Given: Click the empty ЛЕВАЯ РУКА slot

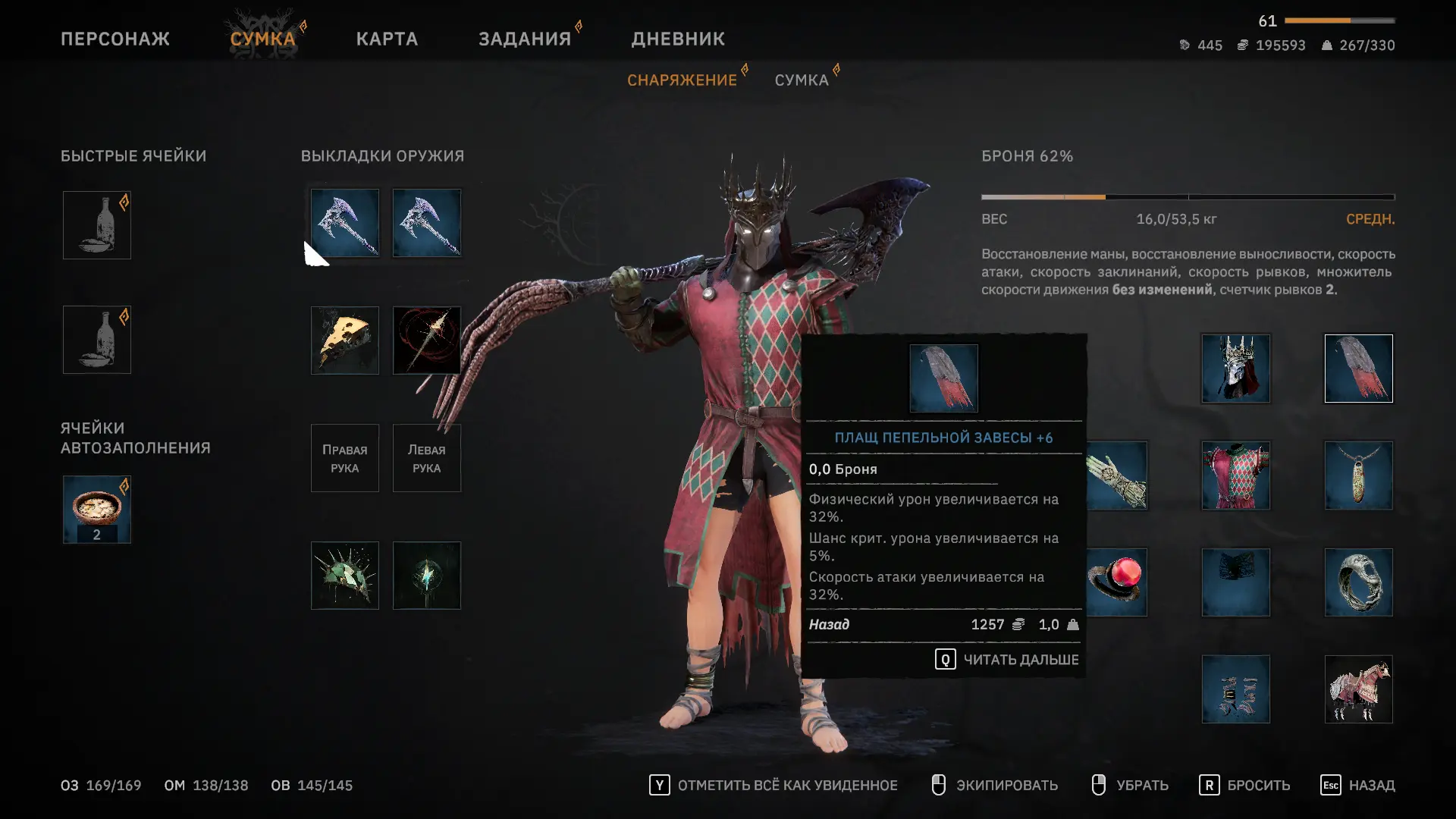Looking at the screenshot, I should (427, 458).
